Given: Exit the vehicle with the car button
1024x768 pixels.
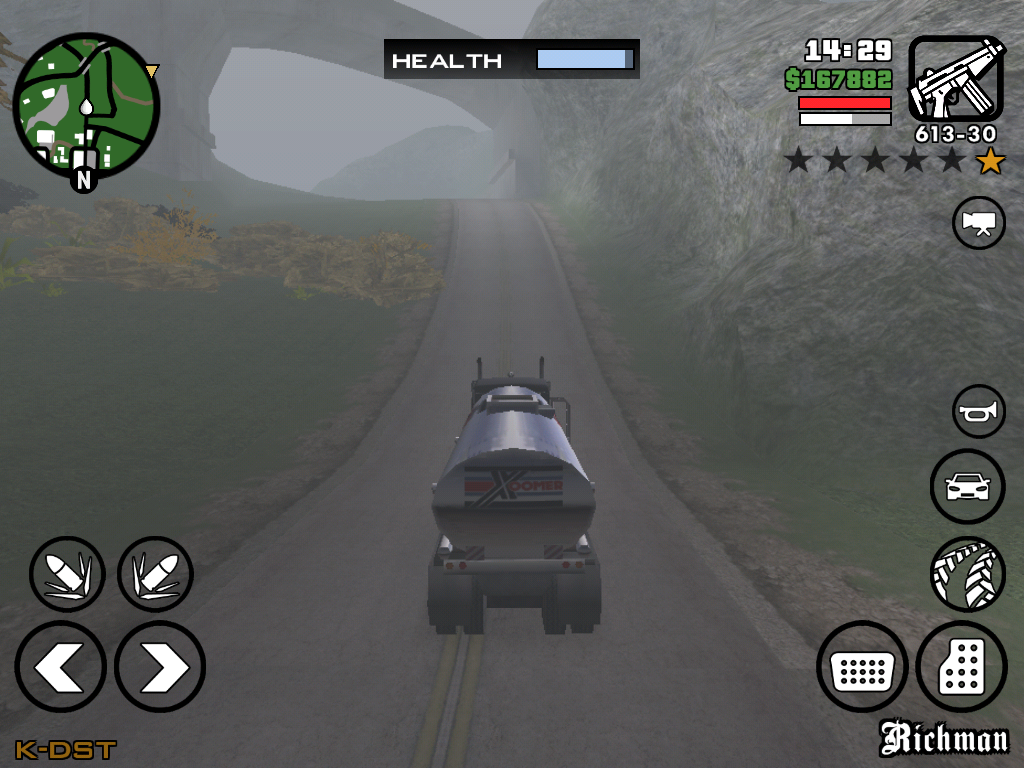Looking at the screenshot, I should [967, 487].
